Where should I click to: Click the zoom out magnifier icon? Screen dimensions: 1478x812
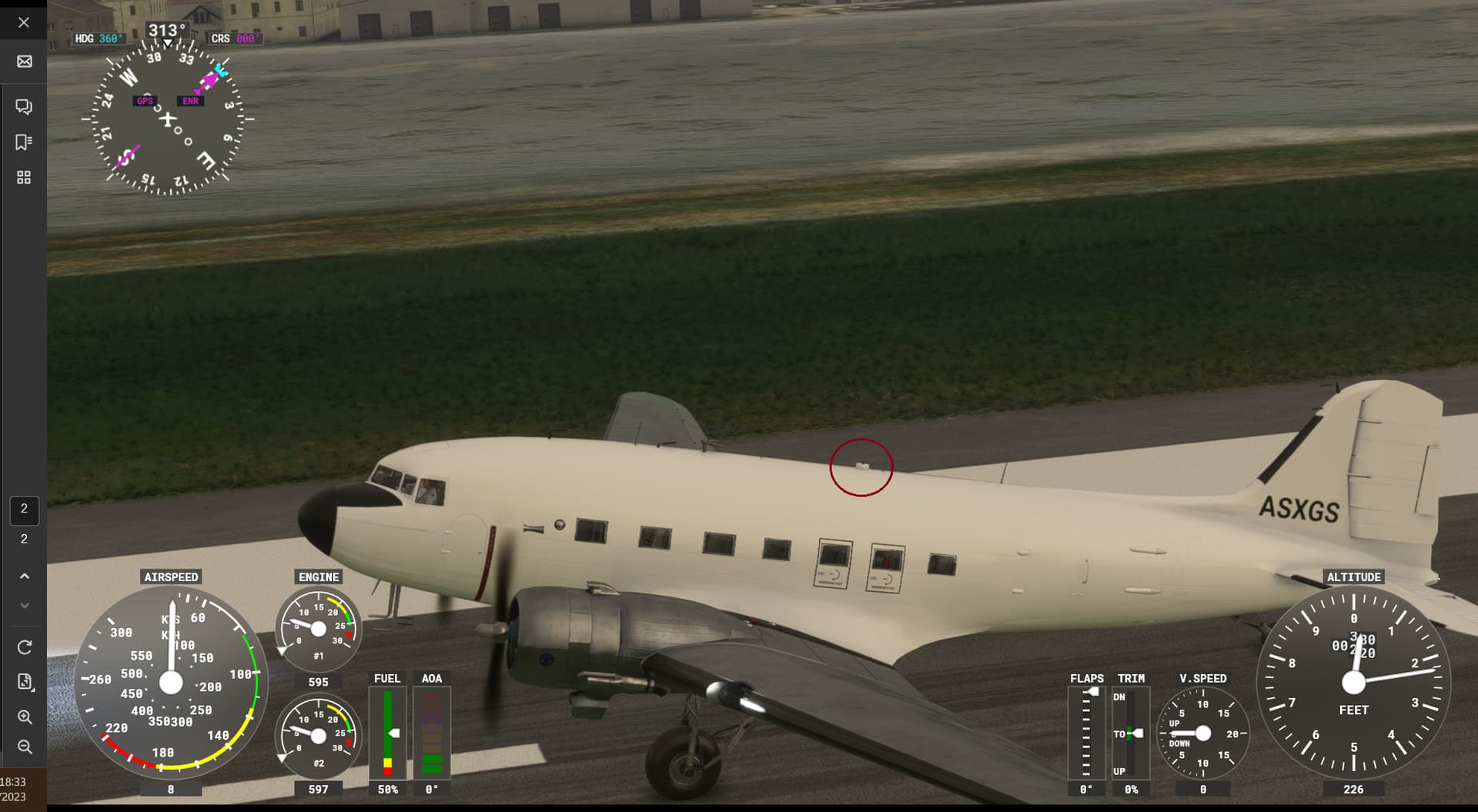point(24,747)
